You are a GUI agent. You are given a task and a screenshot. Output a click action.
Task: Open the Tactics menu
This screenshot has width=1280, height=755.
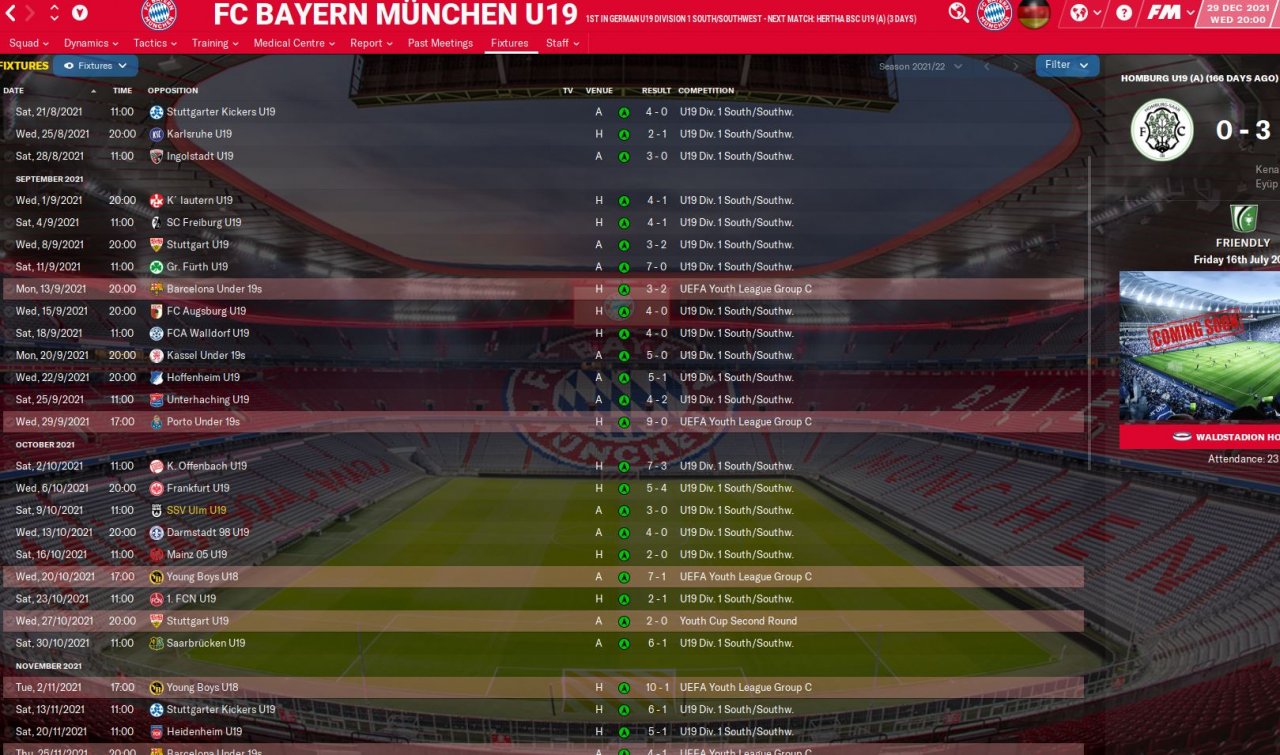point(155,43)
